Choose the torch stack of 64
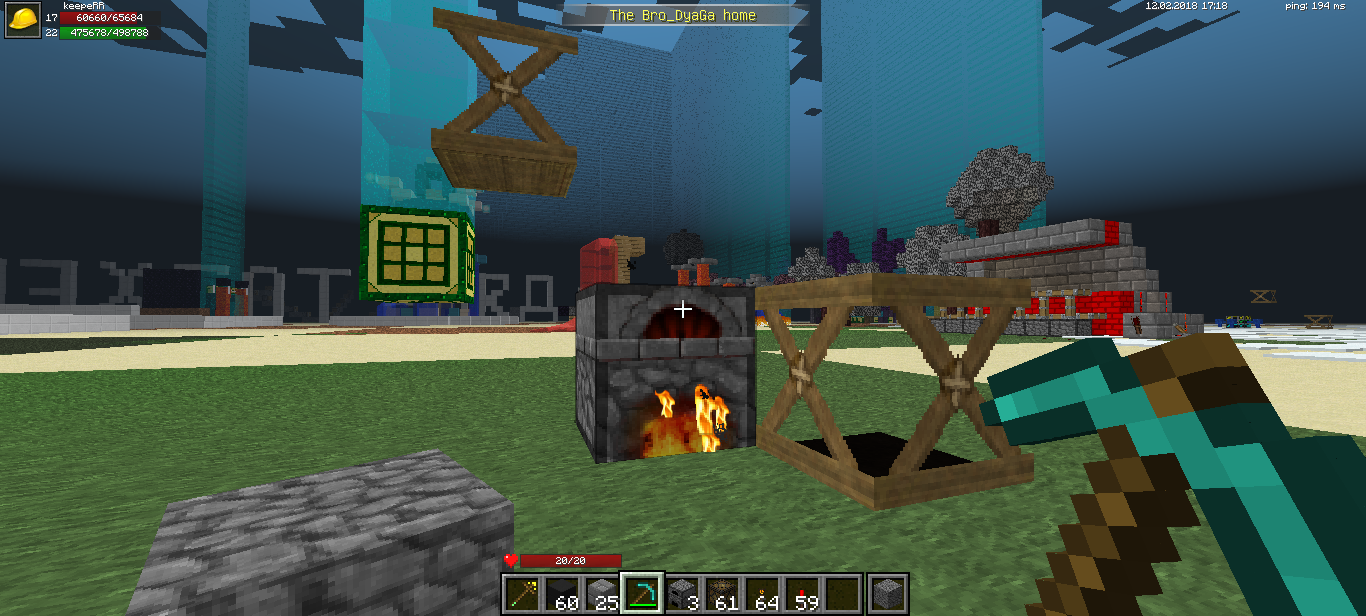Screen dimensions: 1366x616 coord(763,594)
